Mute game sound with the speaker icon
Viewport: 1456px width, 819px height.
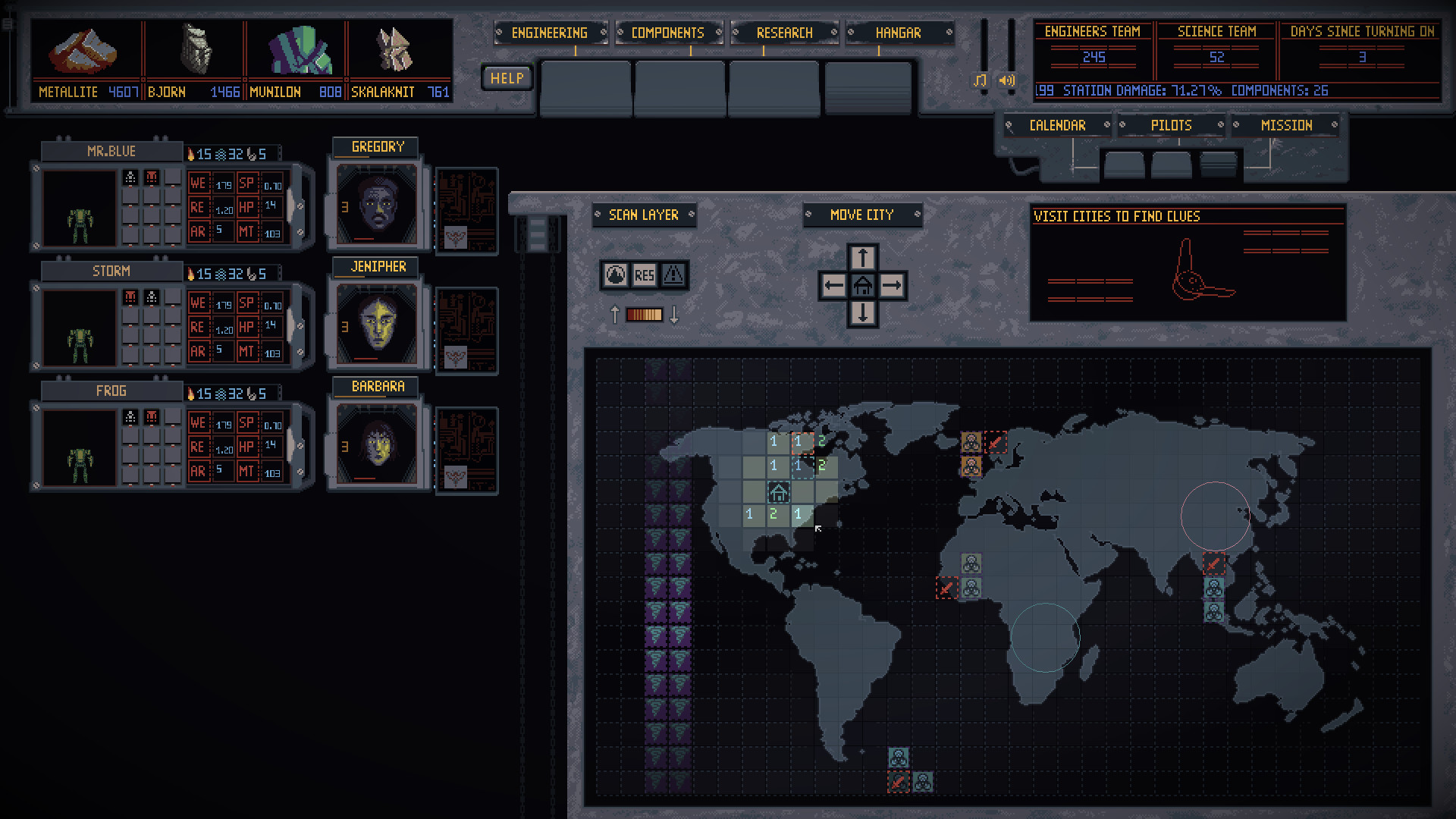pyautogui.click(x=1007, y=79)
